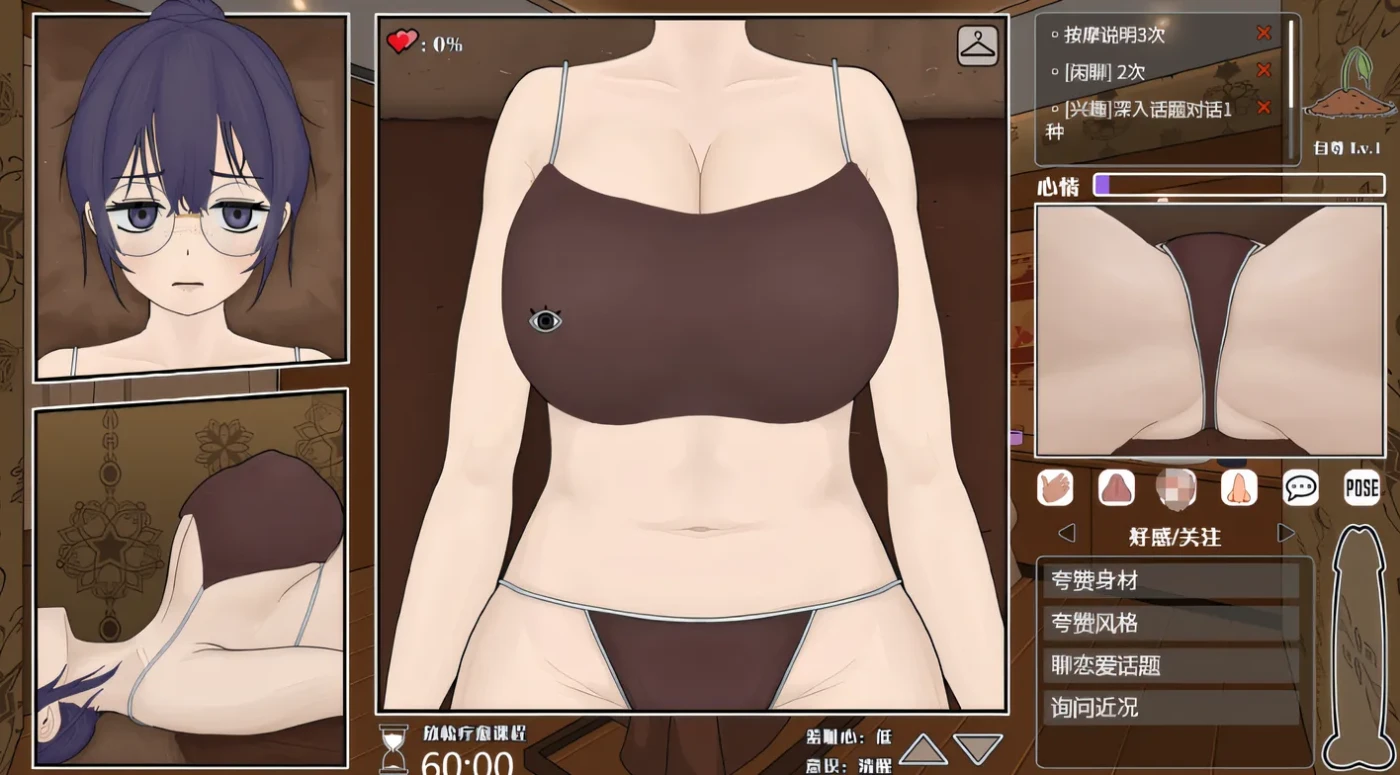The width and height of the screenshot is (1400, 775).
Task: Choose the 询问近况 option
Action: pyautogui.click(x=1172, y=707)
